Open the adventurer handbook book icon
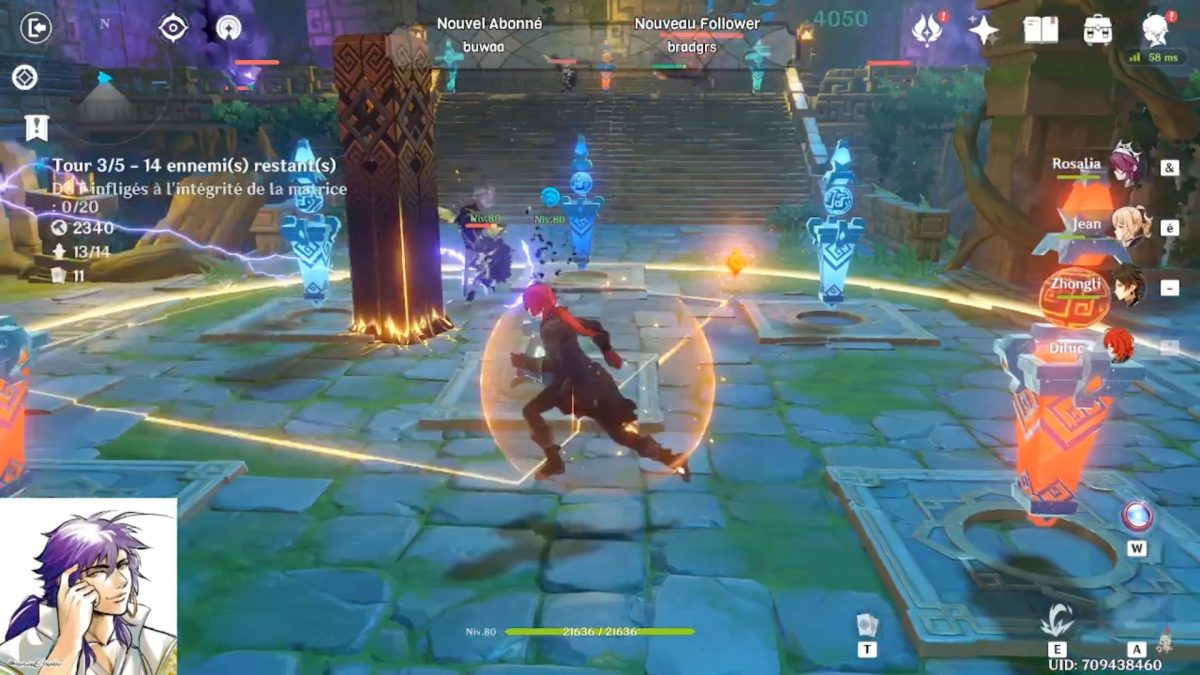Screen dimensions: 1200x675 (1040, 30)
